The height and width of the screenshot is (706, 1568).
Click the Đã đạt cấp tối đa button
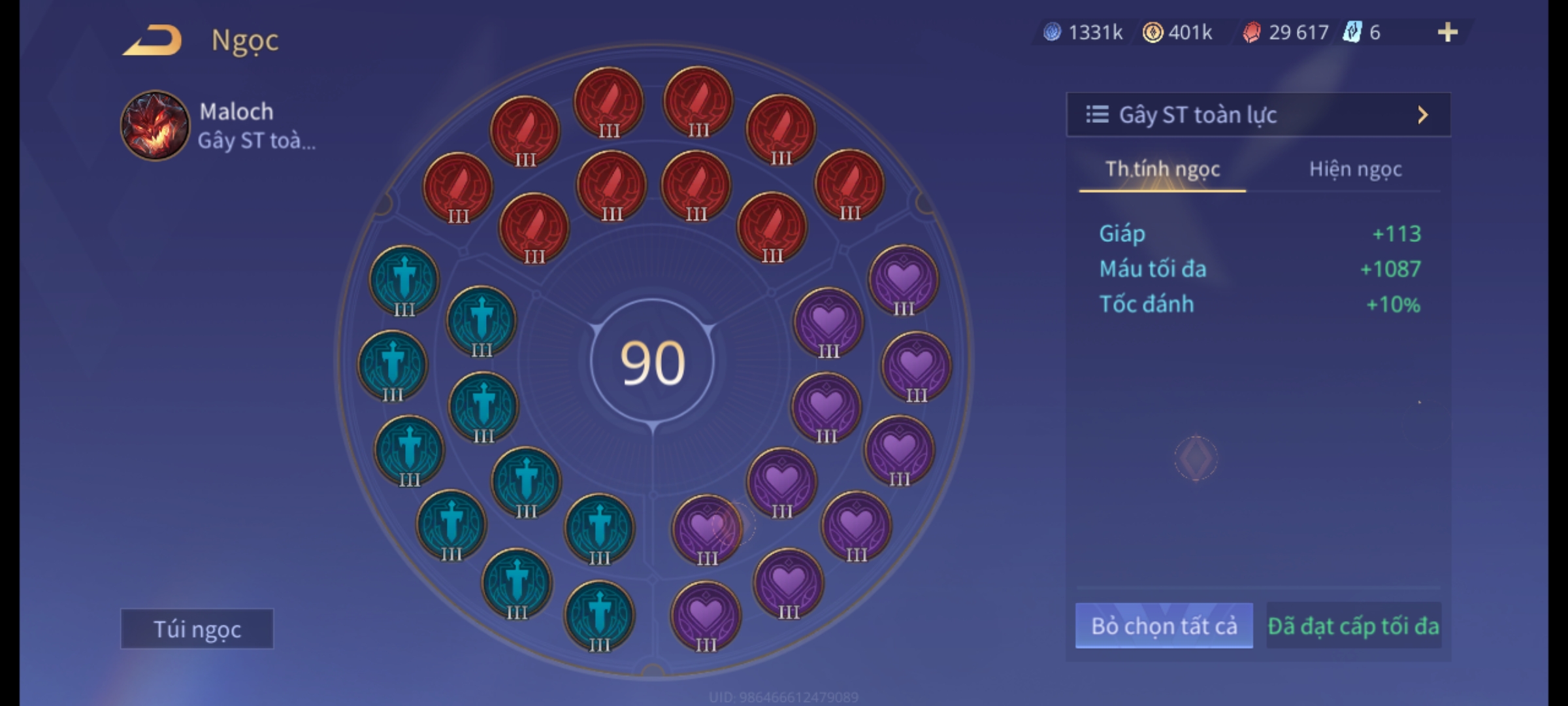(1353, 626)
